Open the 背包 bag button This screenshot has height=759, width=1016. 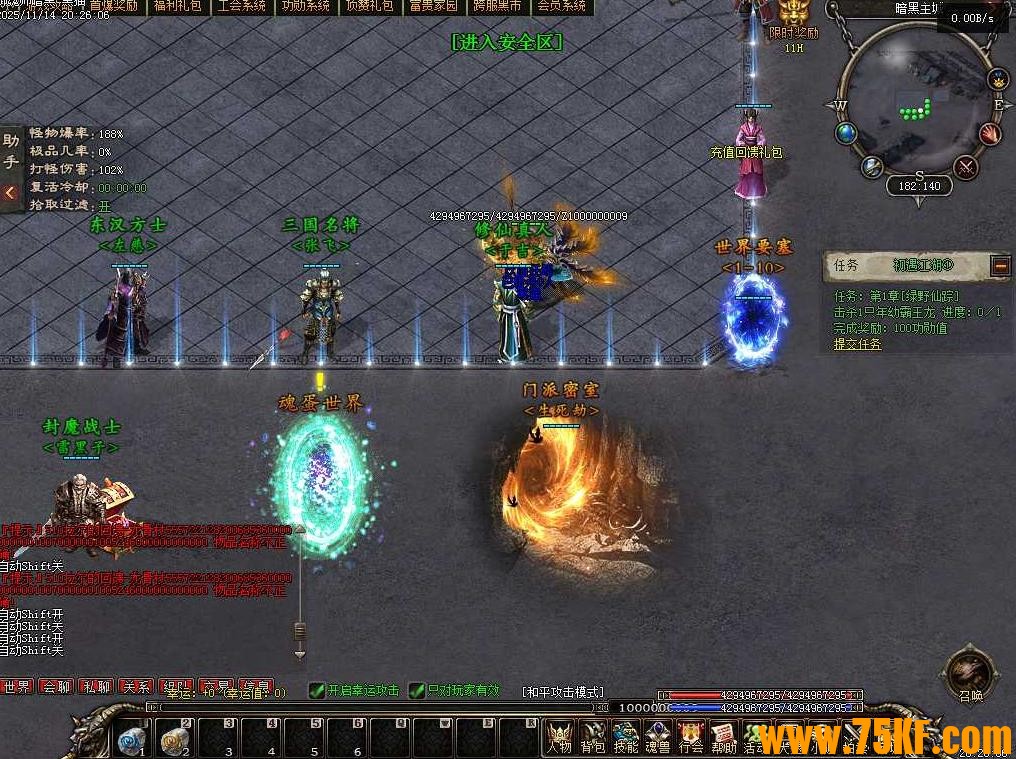tap(593, 738)
